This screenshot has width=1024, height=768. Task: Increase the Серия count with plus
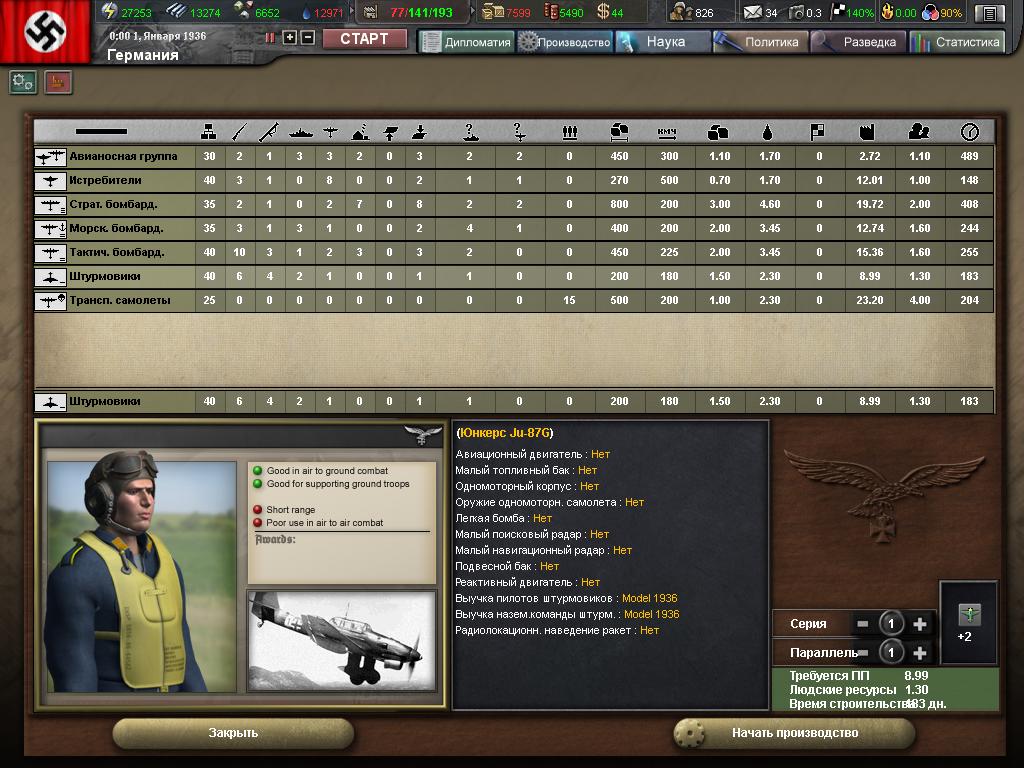tap(920, 624)
